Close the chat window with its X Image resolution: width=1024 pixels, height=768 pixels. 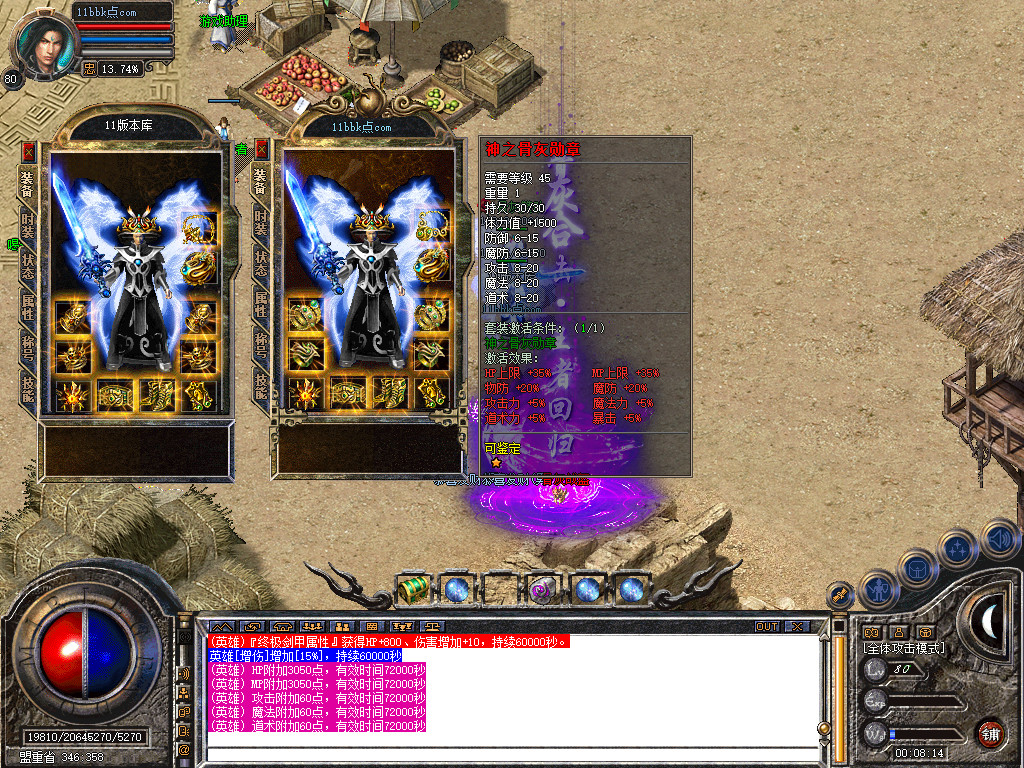(x=796, y=626)
